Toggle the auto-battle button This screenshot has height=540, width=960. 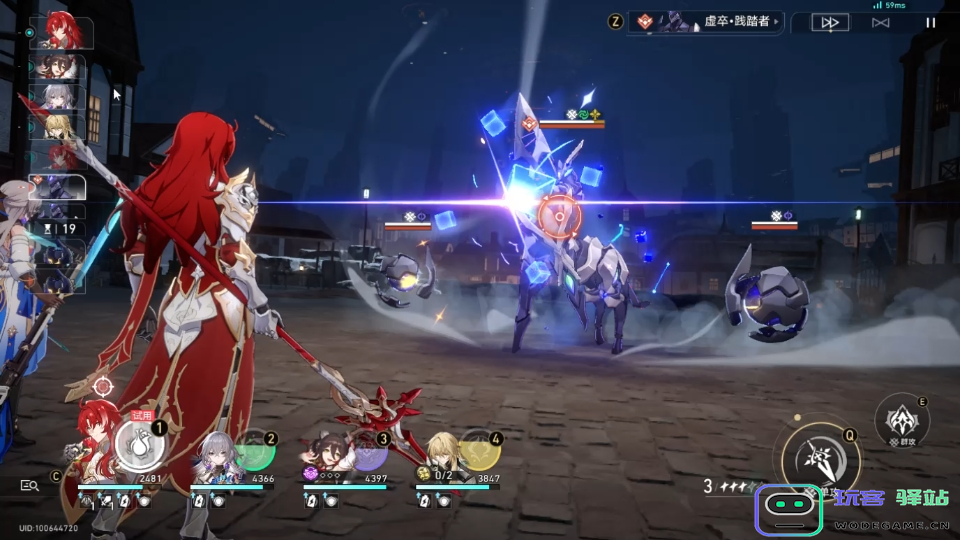pyautogui.click(x=880, y=22)
